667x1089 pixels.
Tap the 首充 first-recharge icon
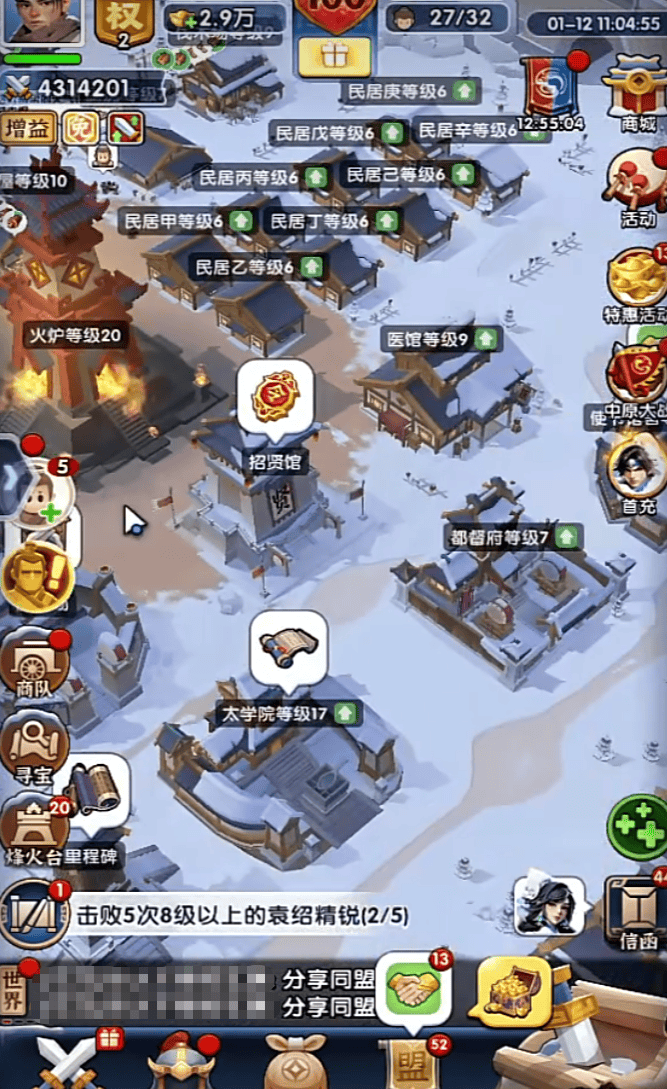point(634,470)
